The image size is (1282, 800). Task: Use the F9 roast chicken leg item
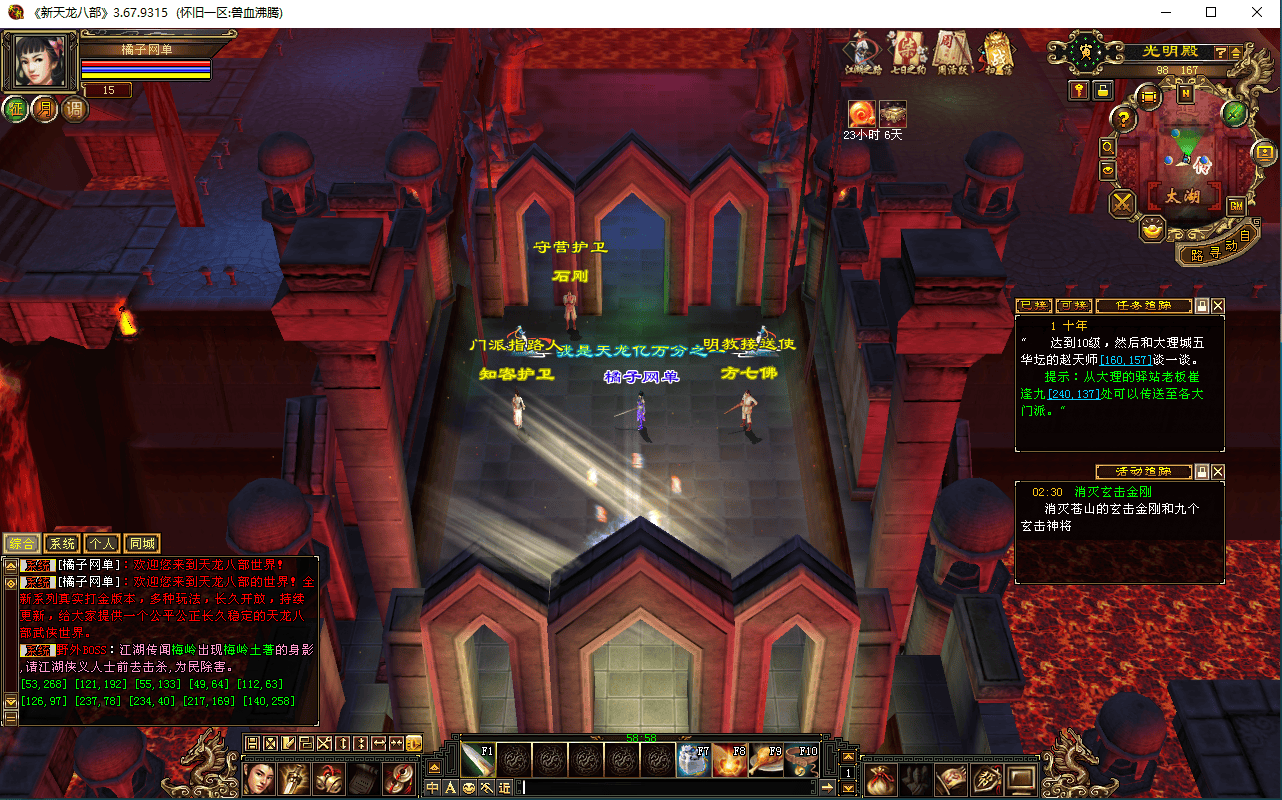coord(766,761)
